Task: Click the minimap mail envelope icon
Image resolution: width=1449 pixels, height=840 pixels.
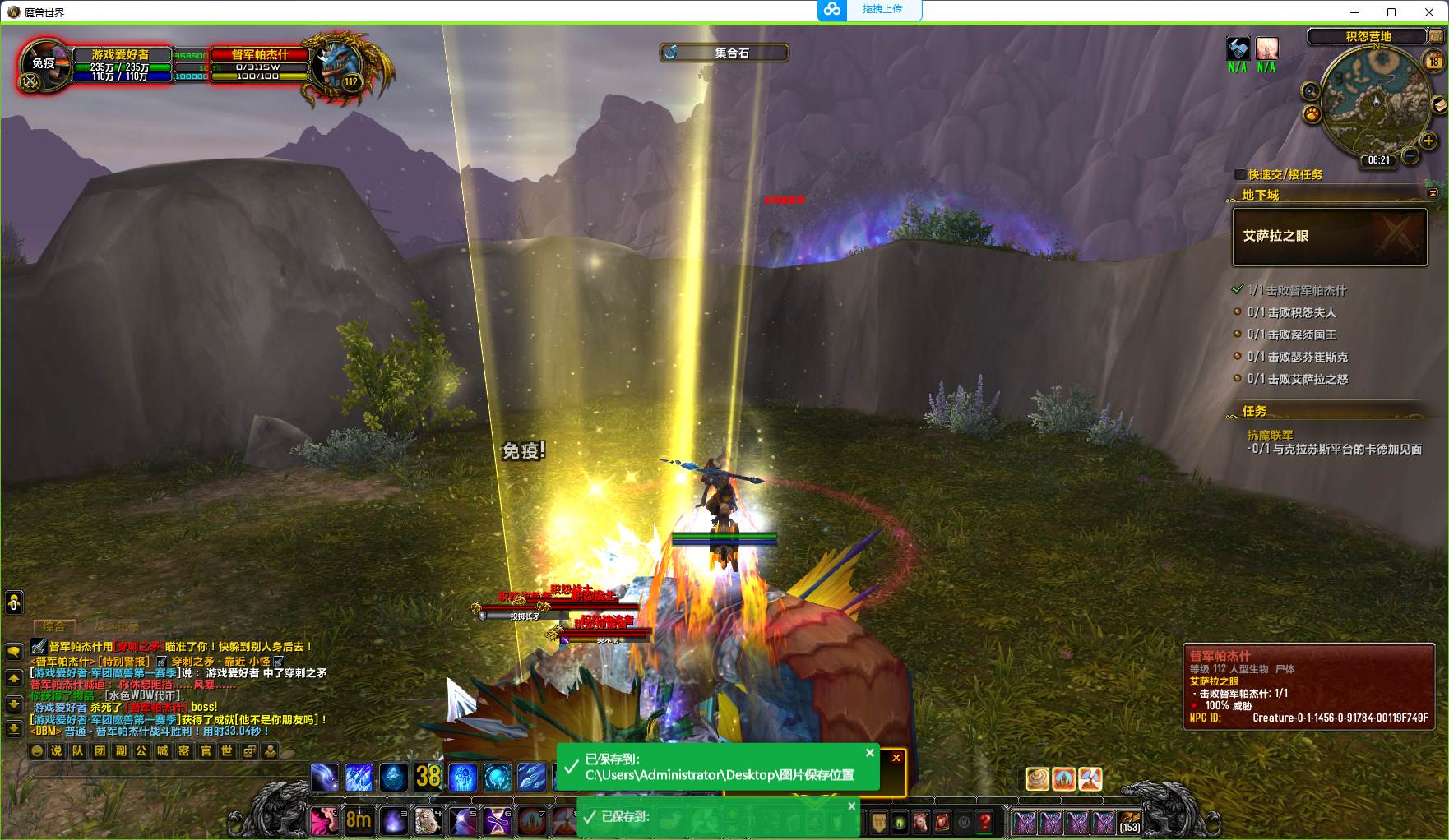Action: 1439,105
